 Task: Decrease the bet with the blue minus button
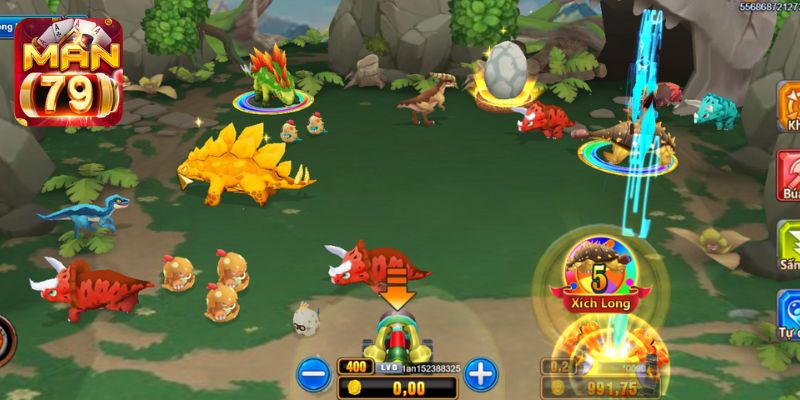pos(313,375)
